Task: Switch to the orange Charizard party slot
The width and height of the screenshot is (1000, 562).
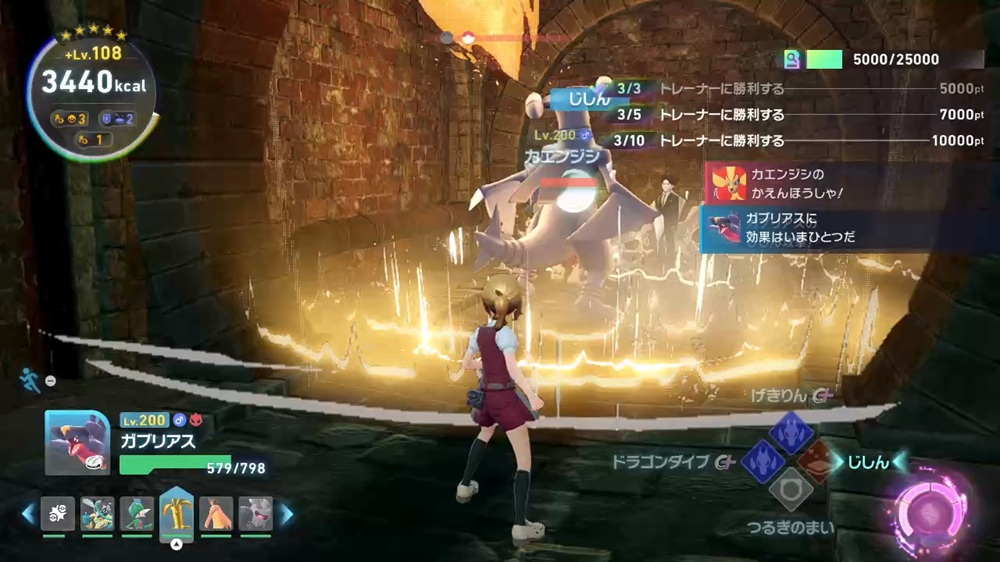Action: pos(216,513)
